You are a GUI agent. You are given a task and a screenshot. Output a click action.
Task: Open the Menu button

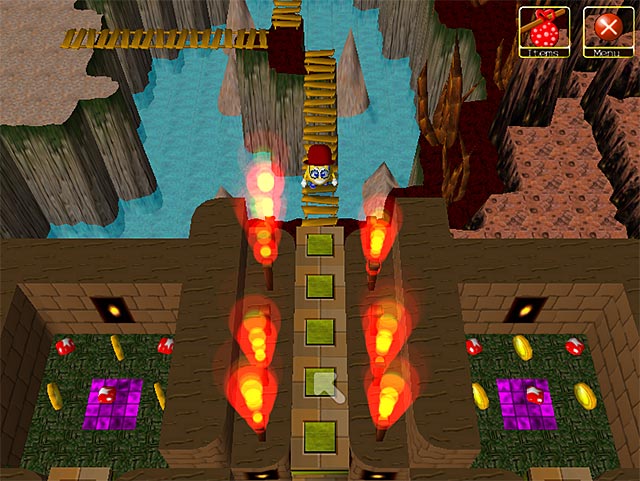[603, 30]
